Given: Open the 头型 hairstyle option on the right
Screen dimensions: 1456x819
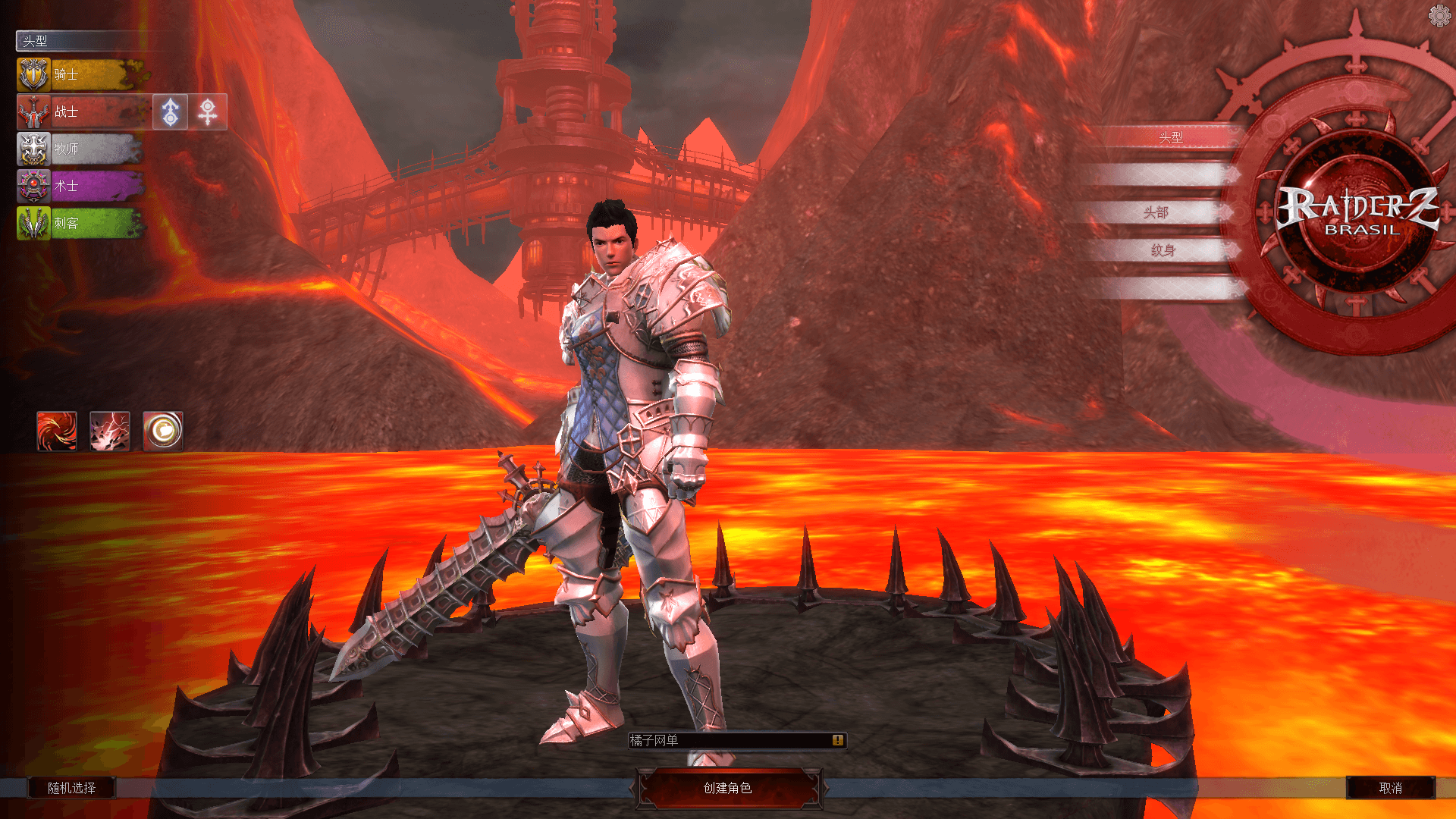Looking at the screenshot, I should (1170, 137).
